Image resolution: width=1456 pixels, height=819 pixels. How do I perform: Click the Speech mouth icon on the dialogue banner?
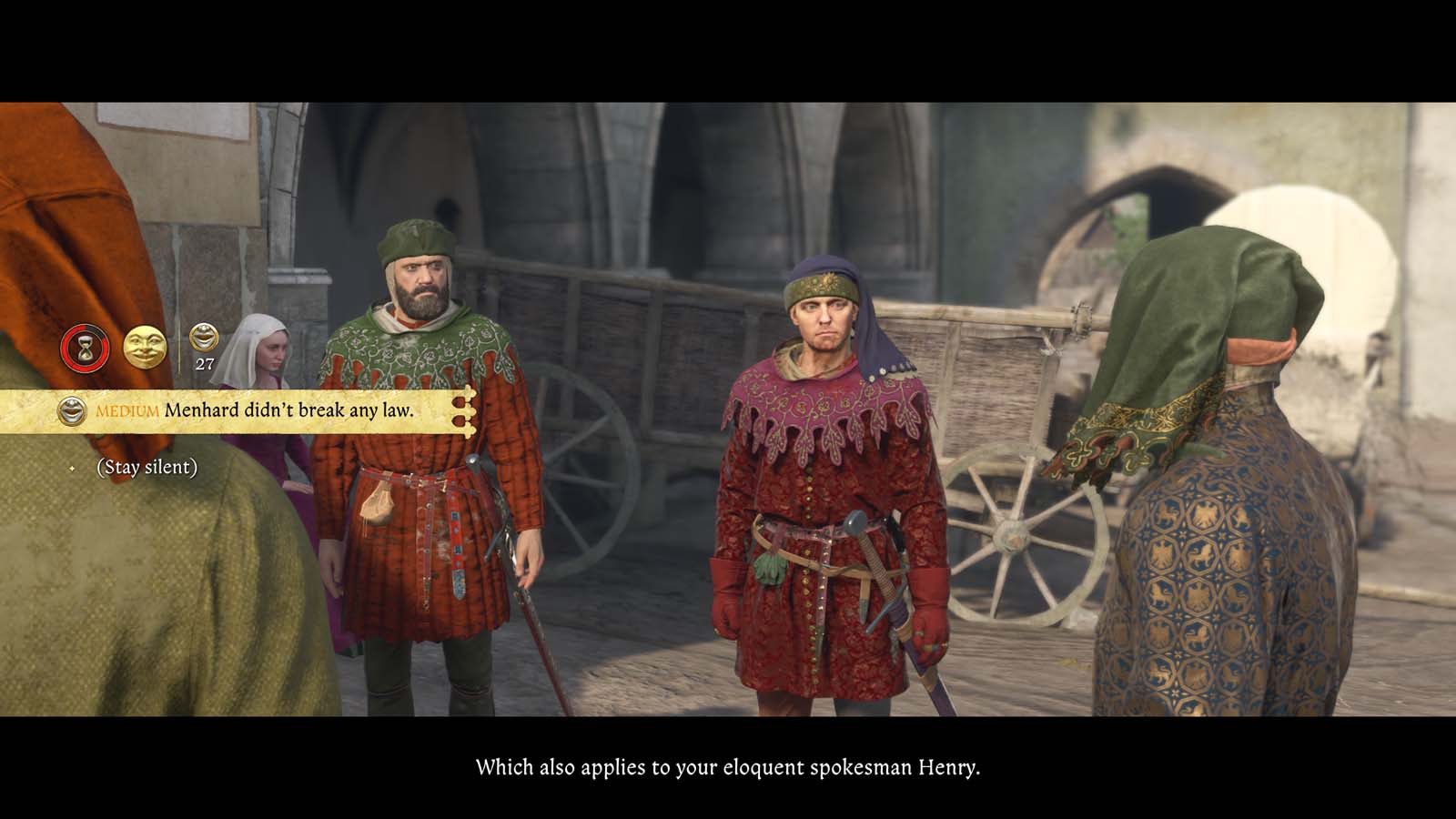pos(72,409)
